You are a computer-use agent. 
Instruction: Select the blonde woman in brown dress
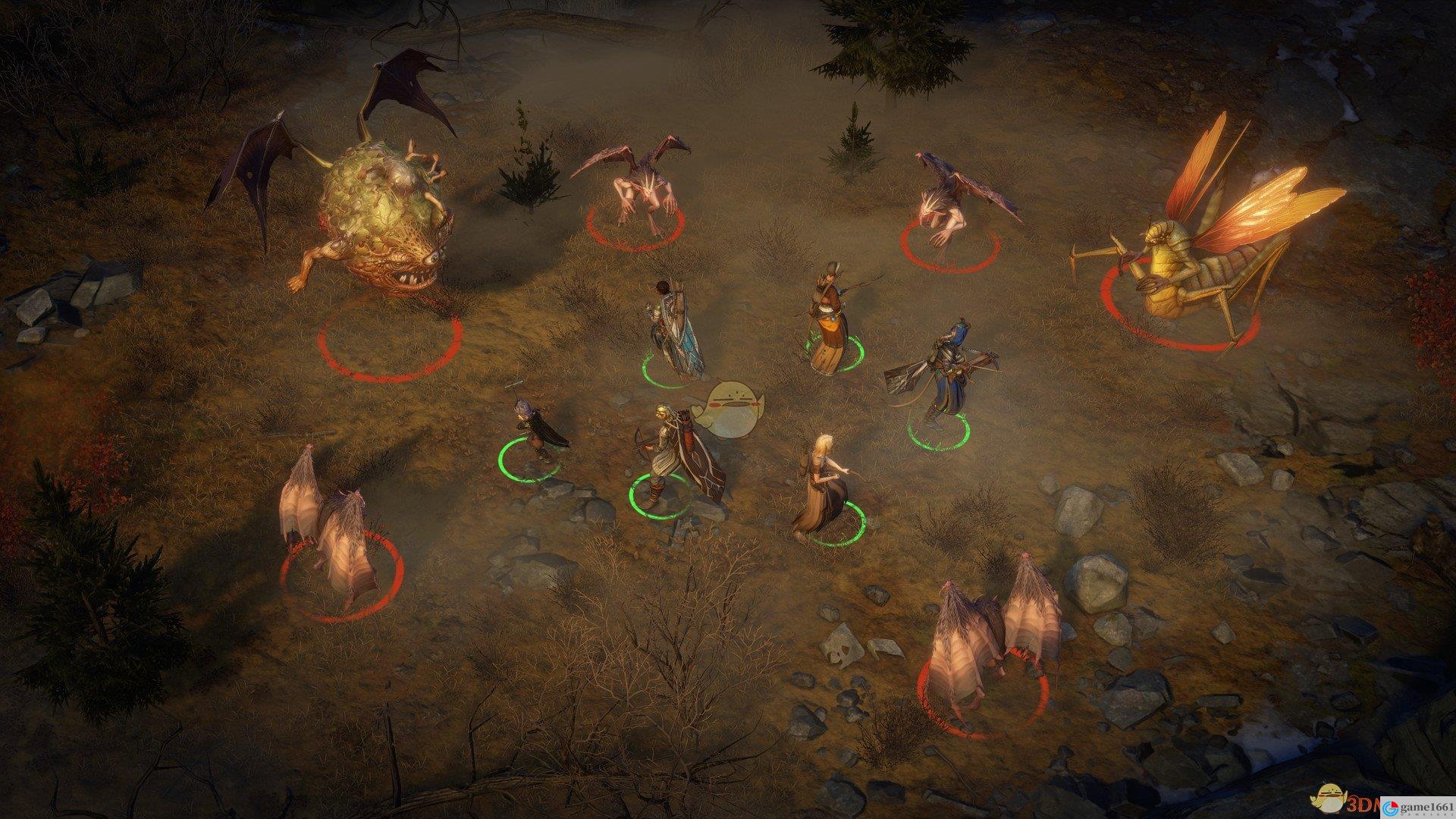(x=821, y=485)
